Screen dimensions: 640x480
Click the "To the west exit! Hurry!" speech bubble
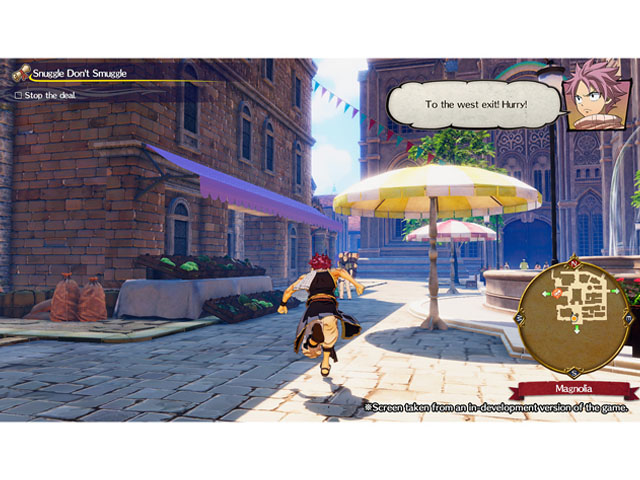pyautogui.click(x=475, y=104)
